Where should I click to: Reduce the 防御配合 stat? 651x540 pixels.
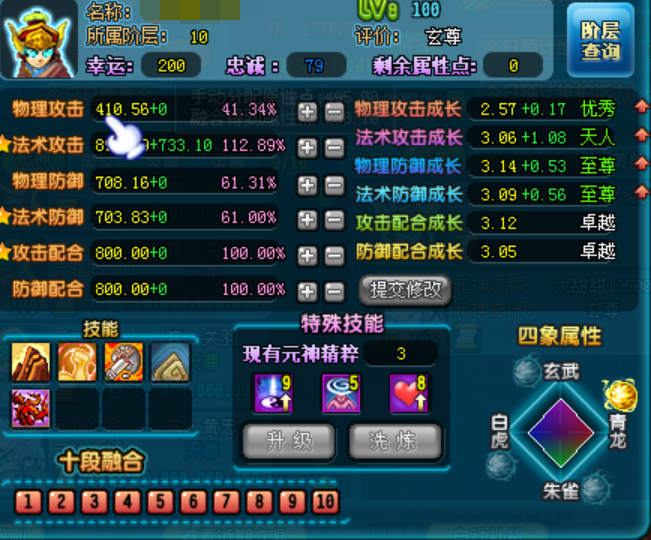click(x=334, y=291)
